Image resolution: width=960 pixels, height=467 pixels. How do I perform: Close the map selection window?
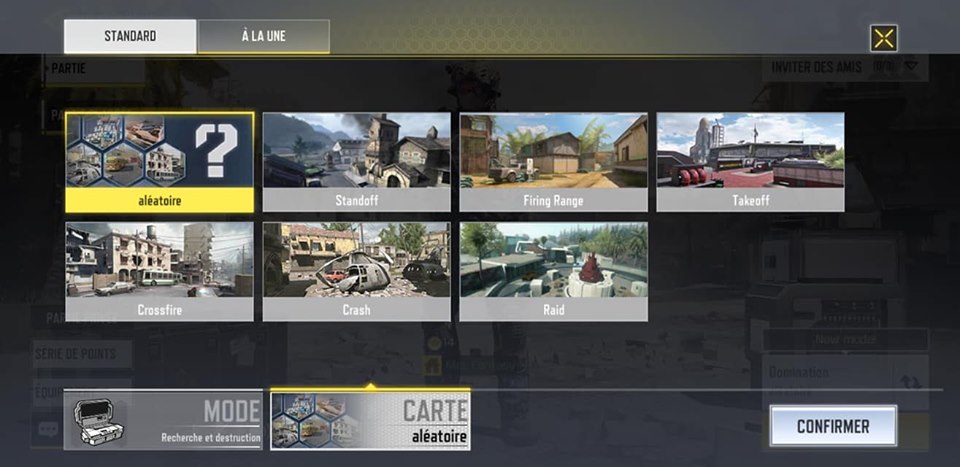[884, 39]
